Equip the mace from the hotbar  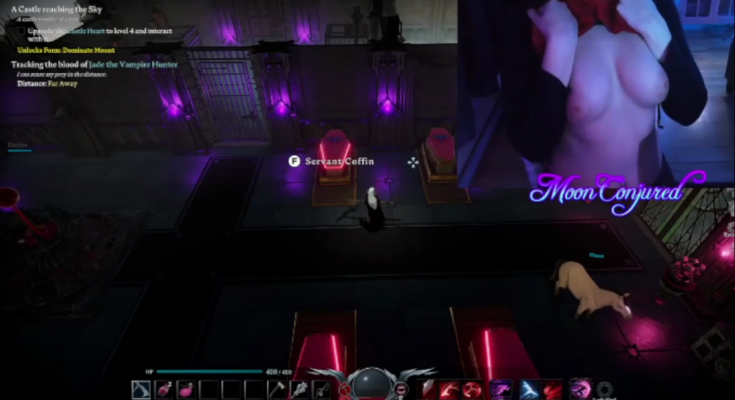tap(299, 389)
